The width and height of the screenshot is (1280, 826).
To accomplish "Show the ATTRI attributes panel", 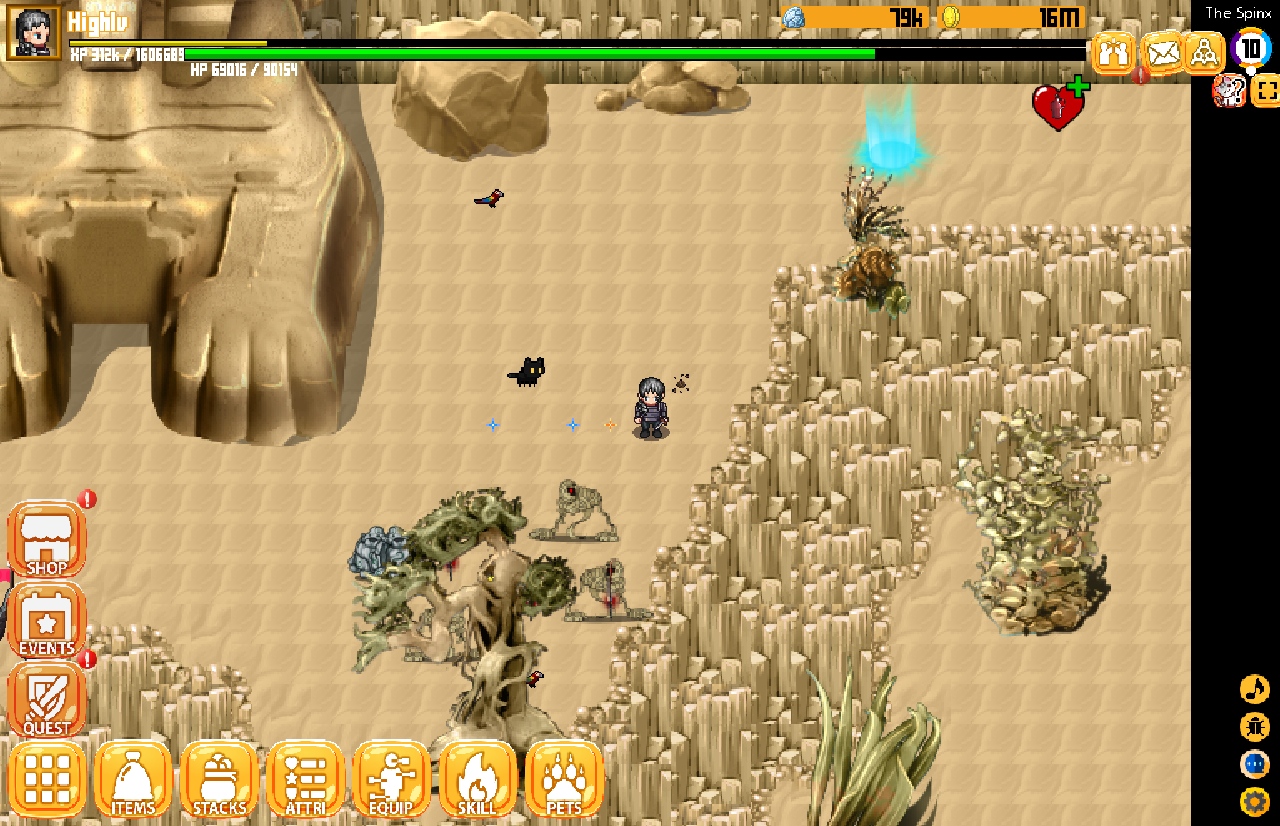I will 306,779.
